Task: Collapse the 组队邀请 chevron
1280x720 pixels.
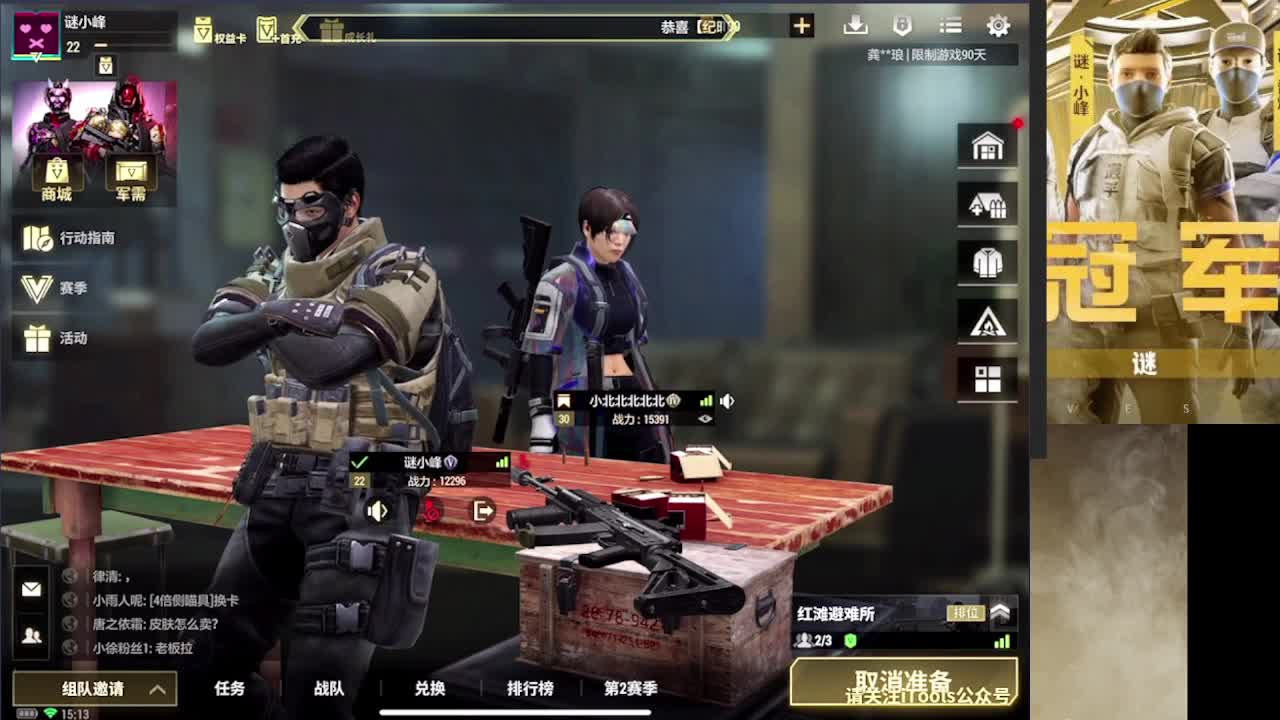Action: (156, 691)
